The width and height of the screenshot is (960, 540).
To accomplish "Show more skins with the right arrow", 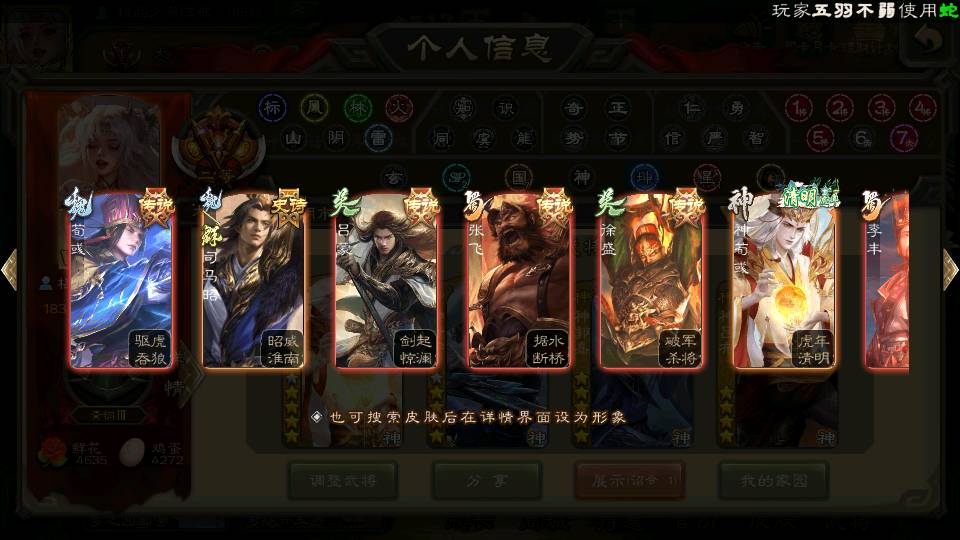I will (x=950, y=269).
